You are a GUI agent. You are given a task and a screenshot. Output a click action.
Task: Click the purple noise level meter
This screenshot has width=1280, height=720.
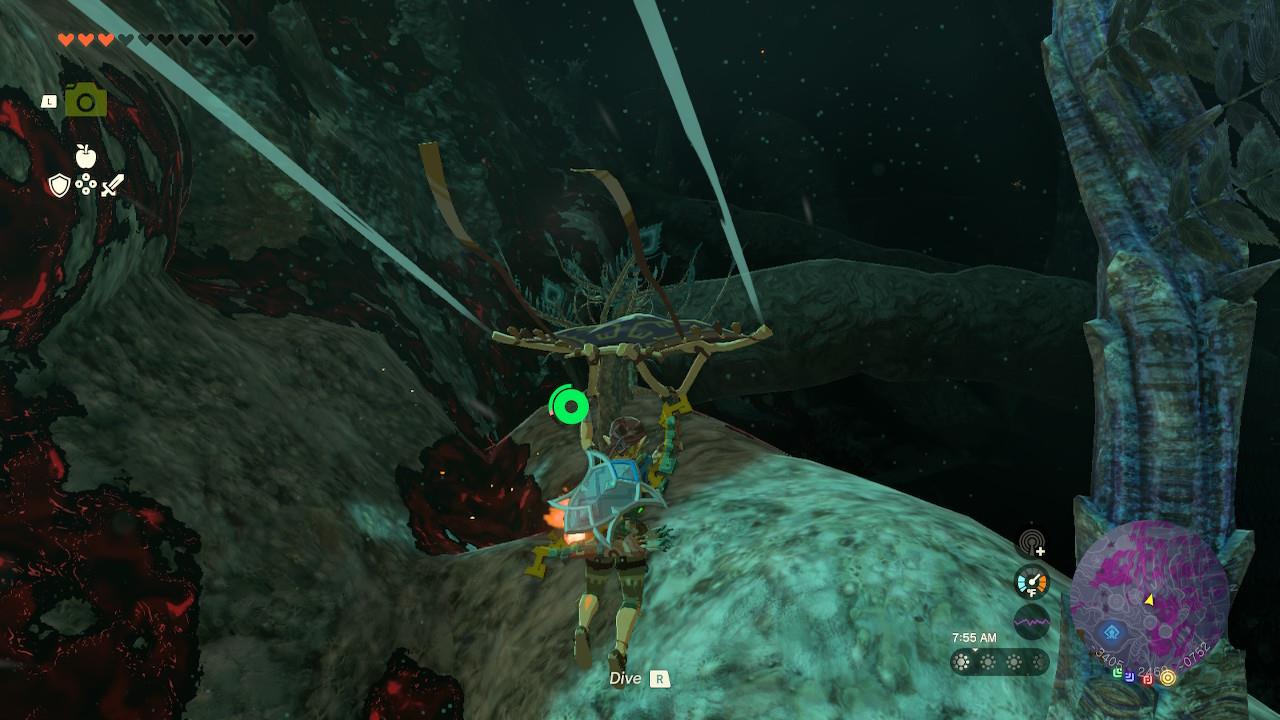coord(1031,621)
